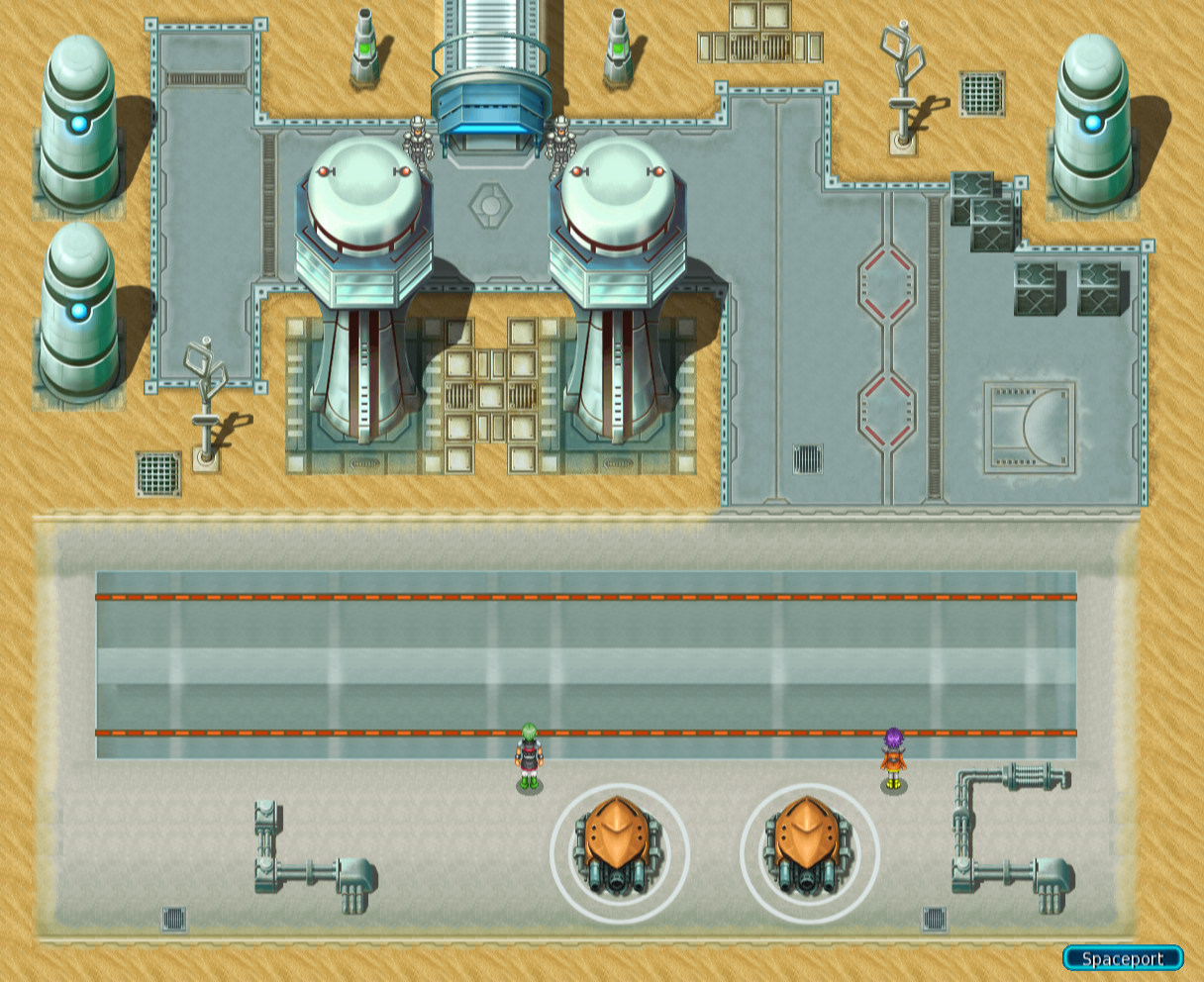Click the Spaceport location label
The width and height of the screenshot is (1204, 982).
(x=1123, y=958)
